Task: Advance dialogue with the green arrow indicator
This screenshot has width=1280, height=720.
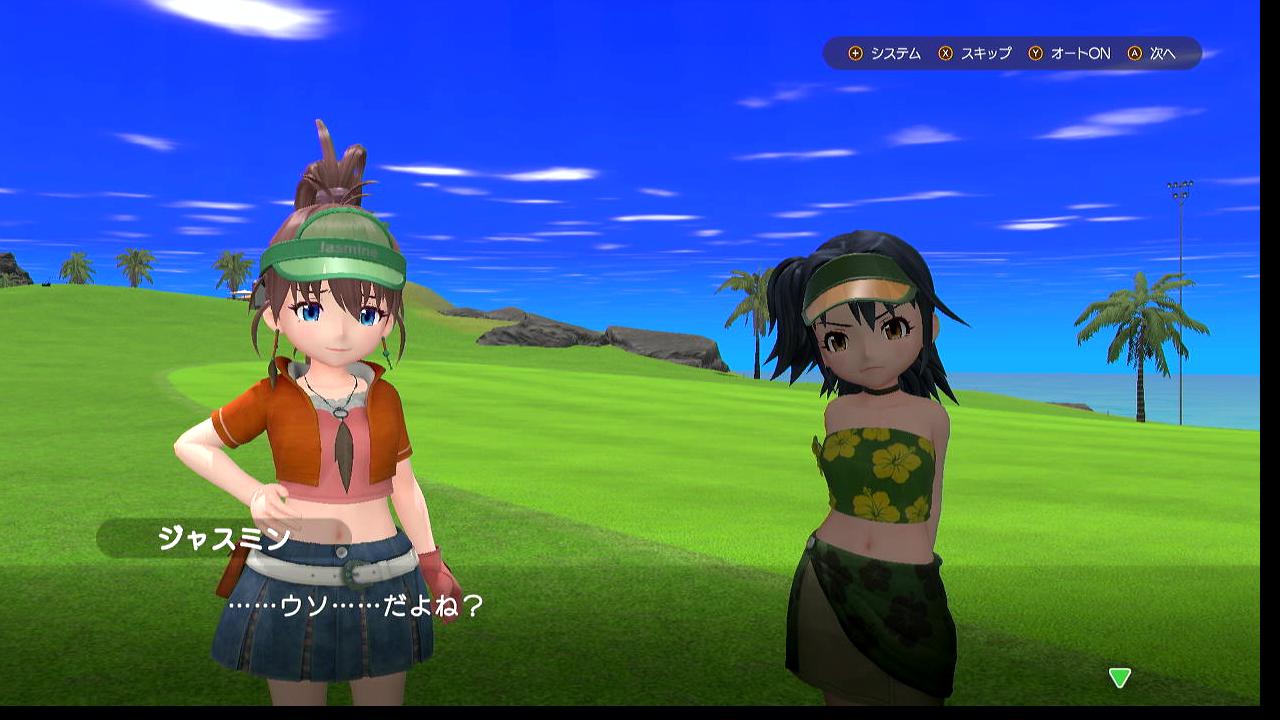Action: (1119, 678)
